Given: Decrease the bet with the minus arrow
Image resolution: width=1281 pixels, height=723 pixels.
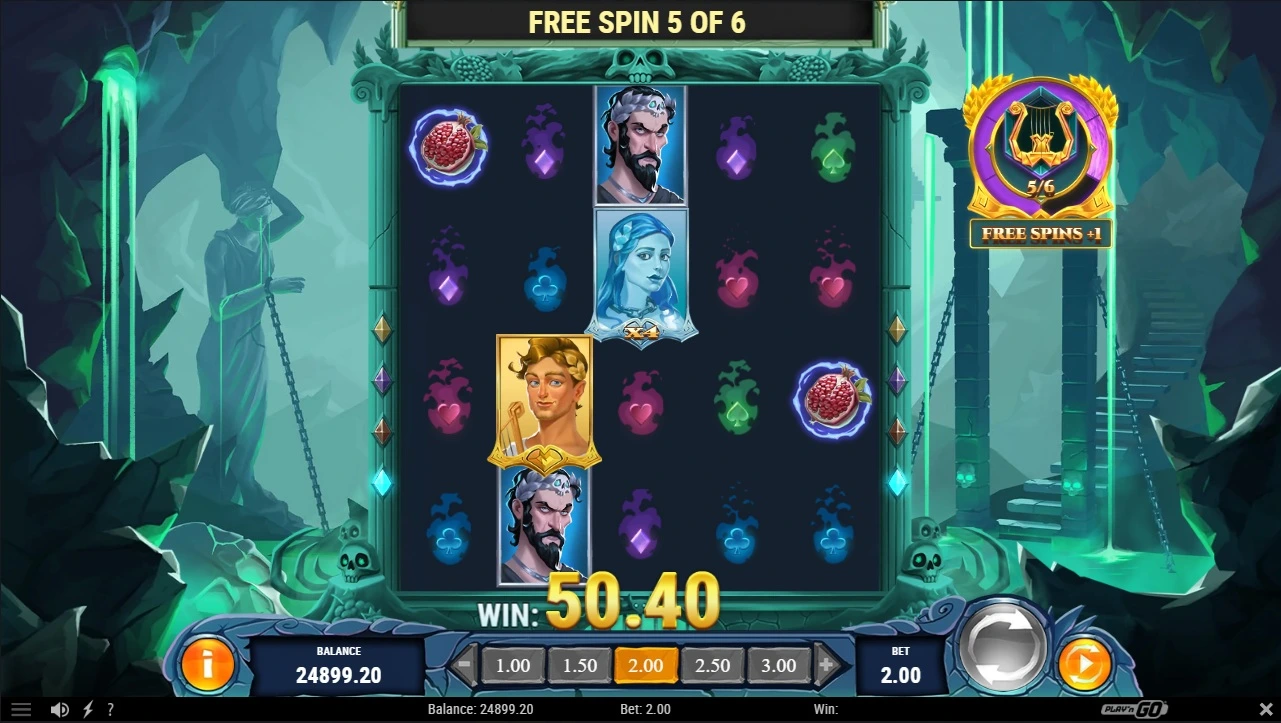Looking at the screenshot, I should tap(463, 664).
